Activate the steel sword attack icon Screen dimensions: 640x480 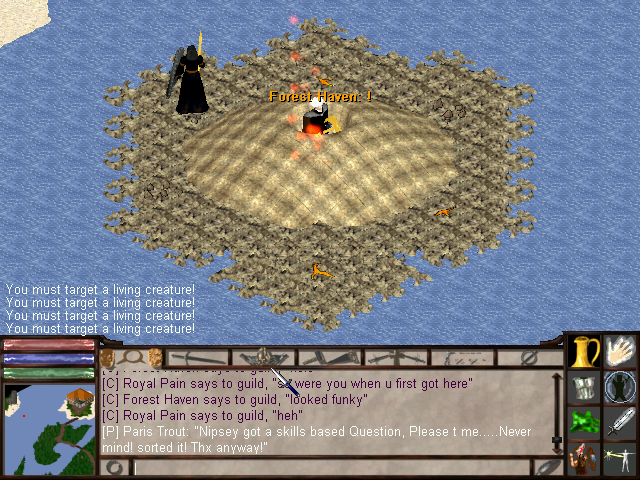pos(621,421)
